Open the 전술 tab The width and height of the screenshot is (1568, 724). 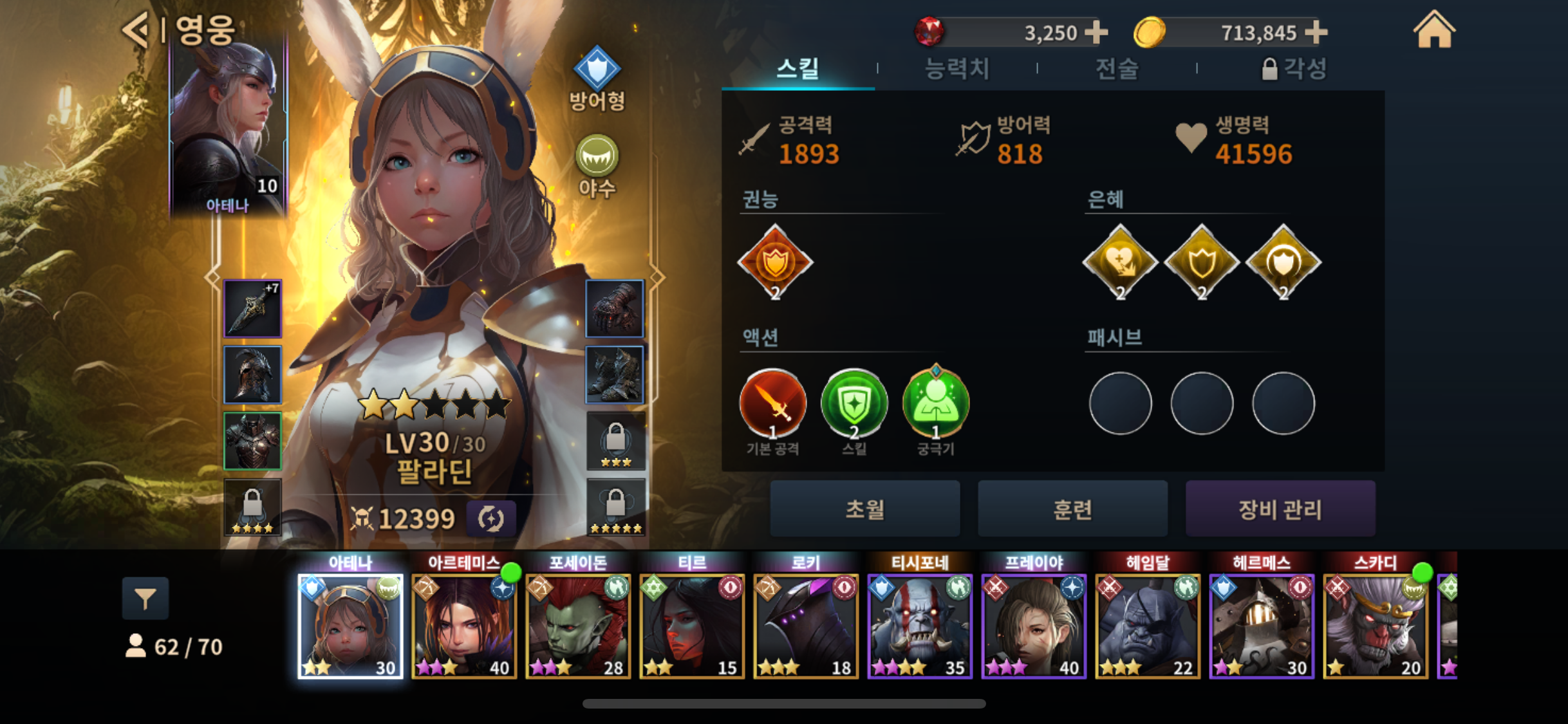pyautogui.click(x=1117, y=68)
